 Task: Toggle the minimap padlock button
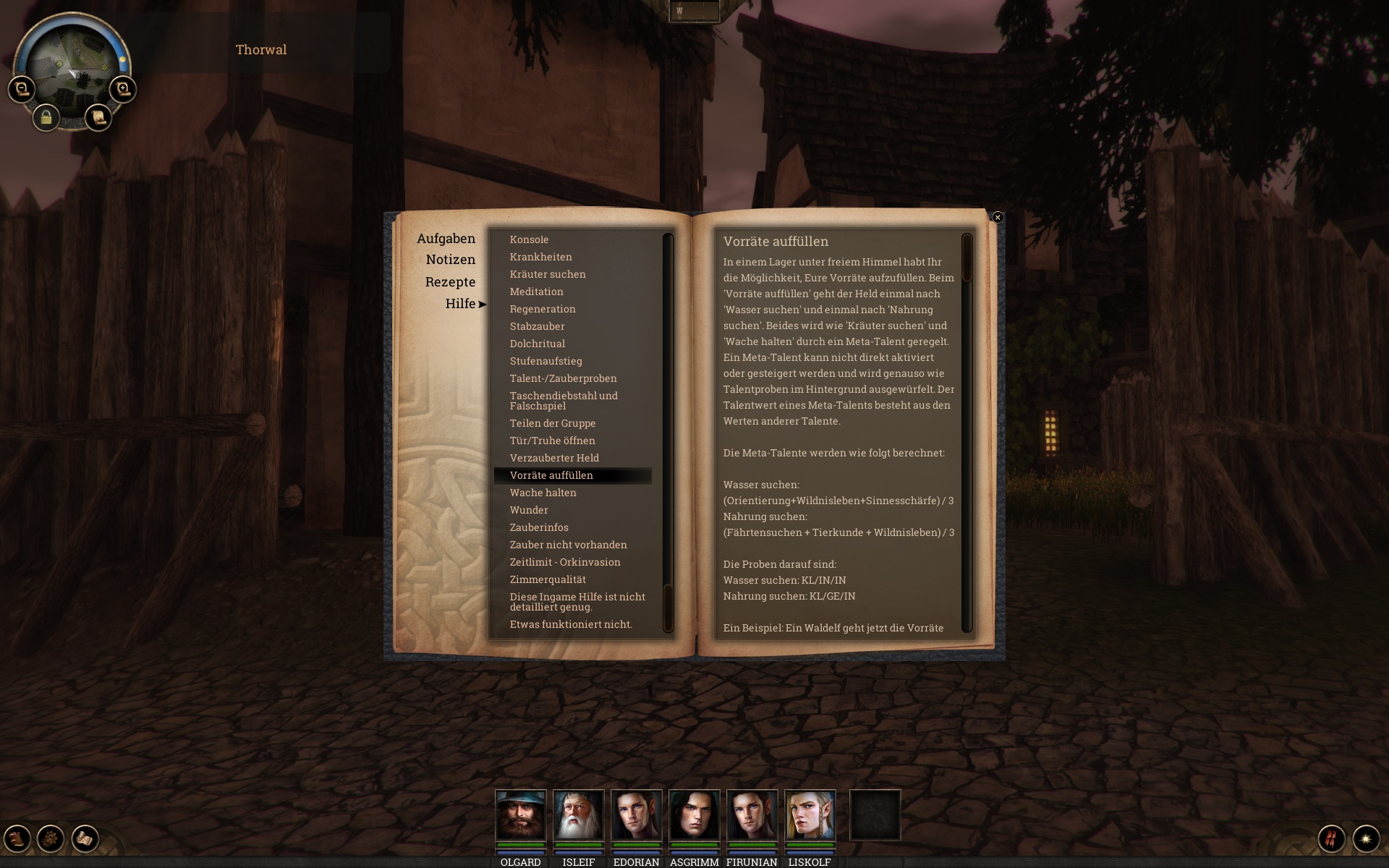coord(46,117)
